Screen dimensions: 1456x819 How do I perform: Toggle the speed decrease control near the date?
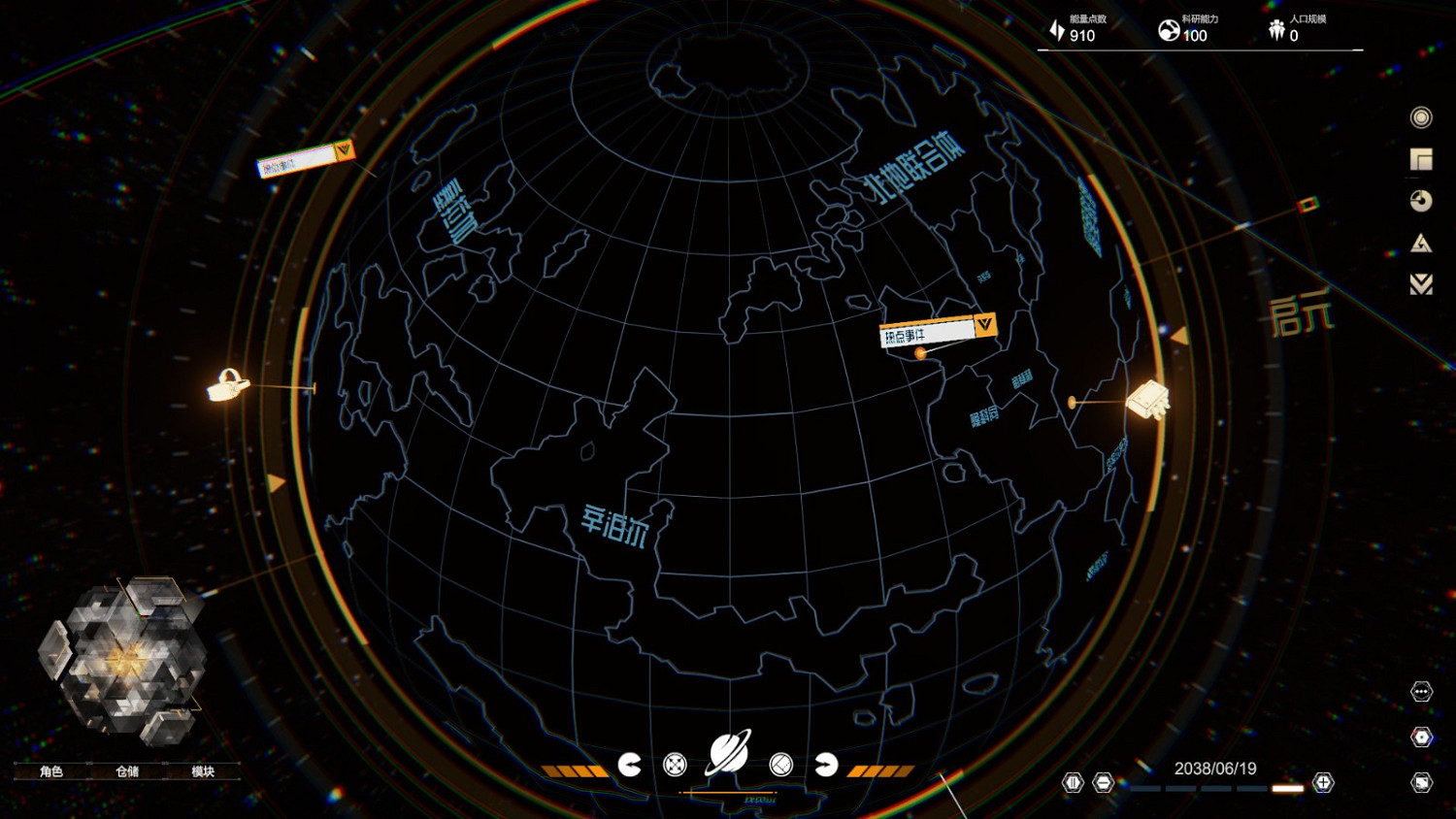coord(1104,782)
